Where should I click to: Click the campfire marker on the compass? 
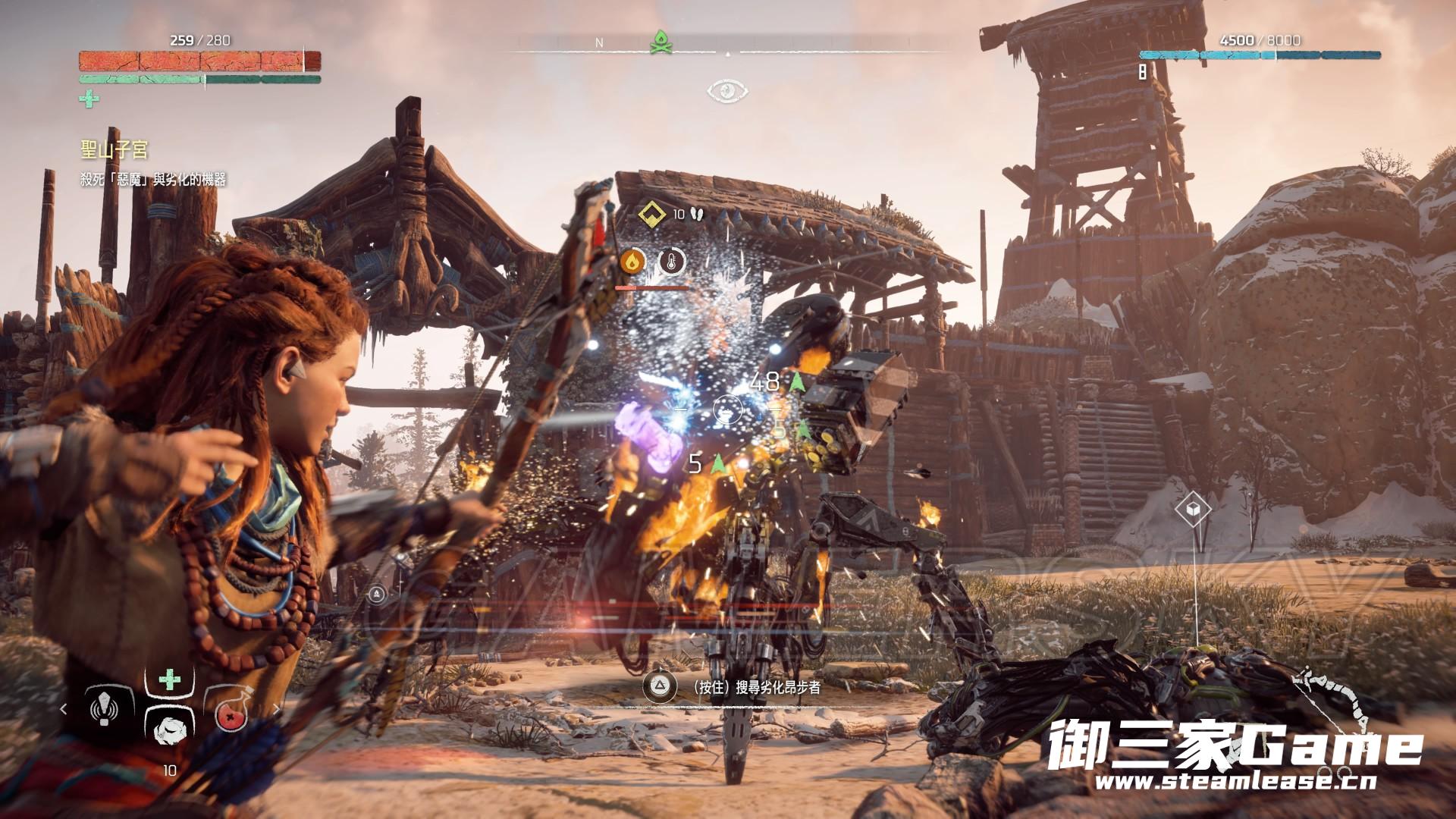[x=661, y=42]
